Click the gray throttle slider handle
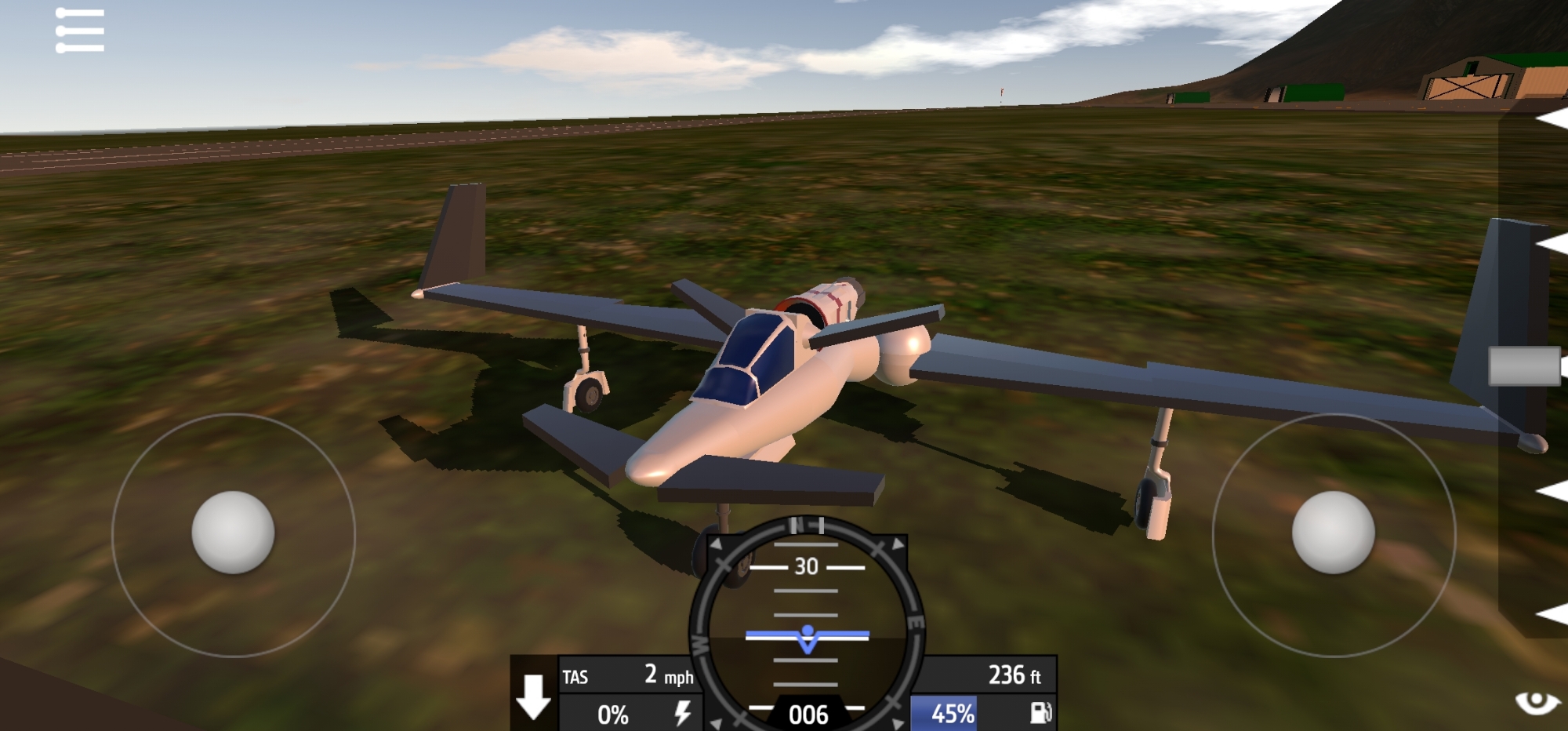Screen dimensions: 1568x731 point(1524,366)
